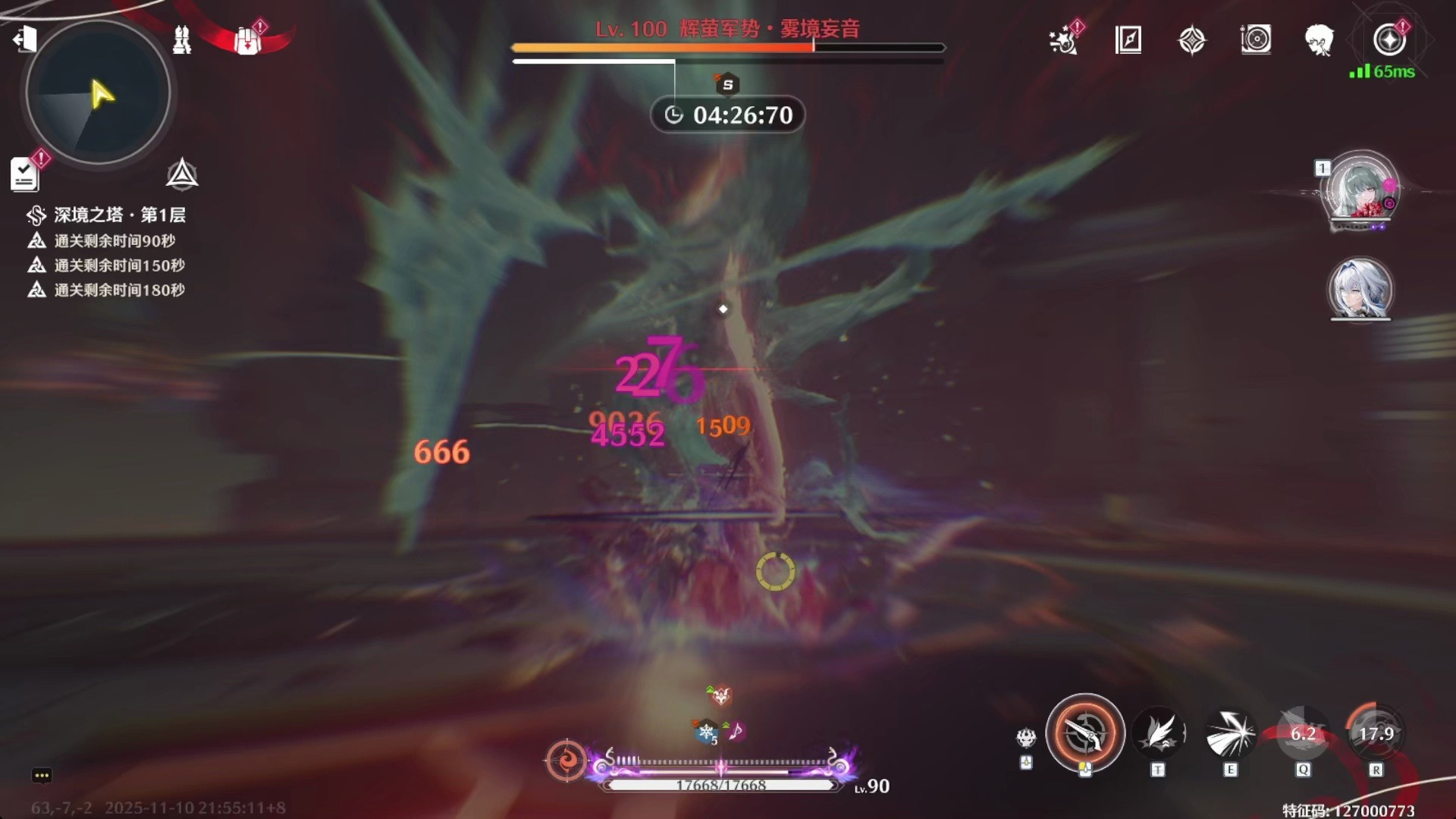
Task: Open the starburst events icon
Action: point(1064,40)
